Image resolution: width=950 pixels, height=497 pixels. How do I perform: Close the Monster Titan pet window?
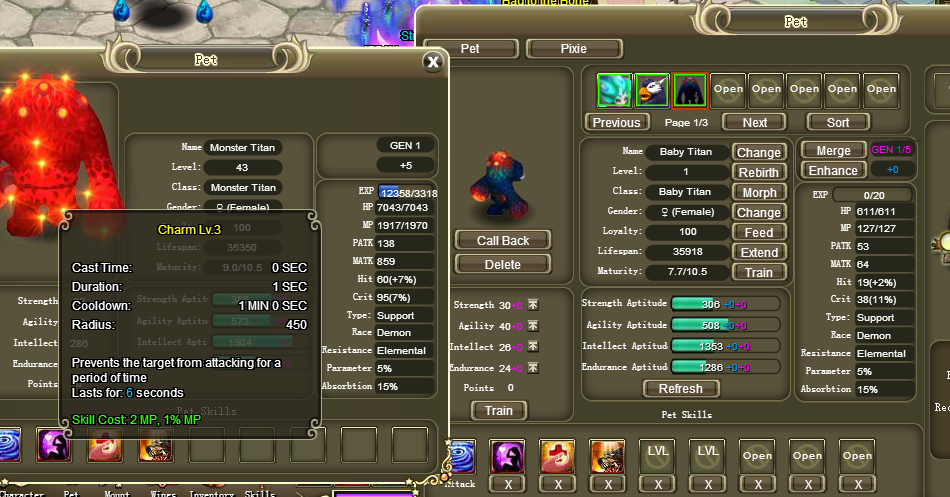[x=432, y=62]
